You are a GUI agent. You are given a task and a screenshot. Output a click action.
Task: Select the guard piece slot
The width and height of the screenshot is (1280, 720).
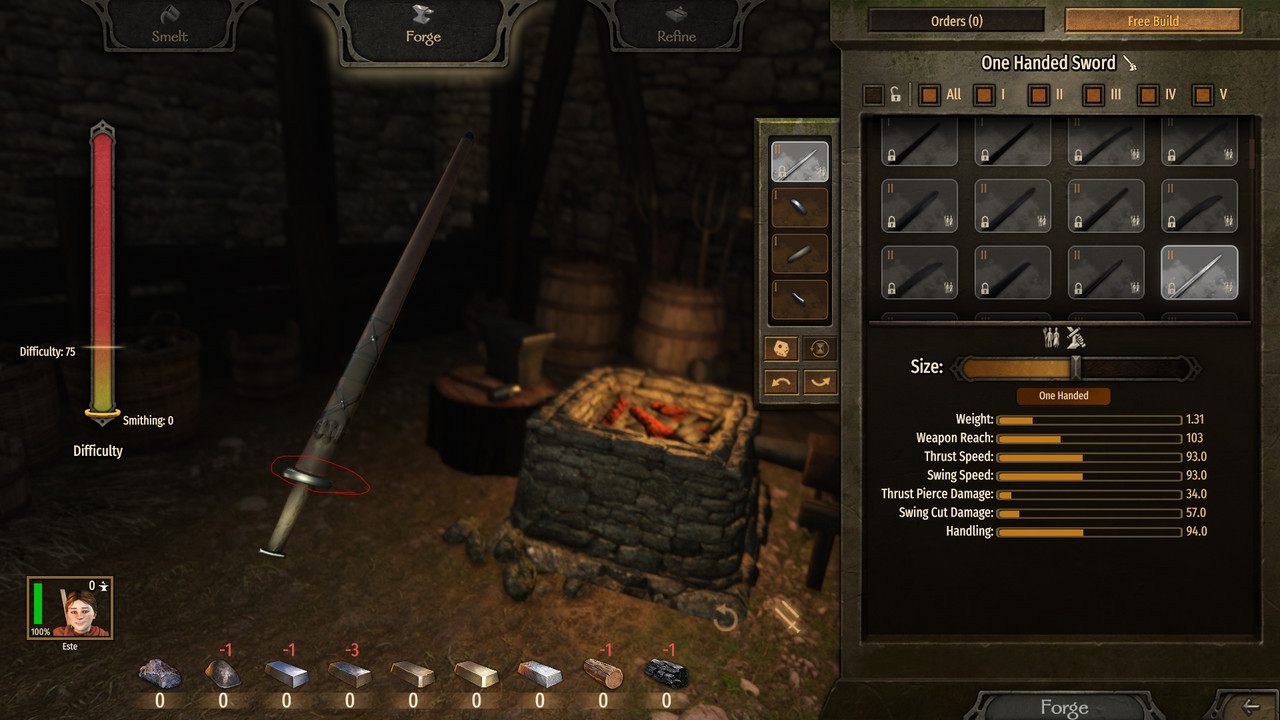click(x=799, y=208)
